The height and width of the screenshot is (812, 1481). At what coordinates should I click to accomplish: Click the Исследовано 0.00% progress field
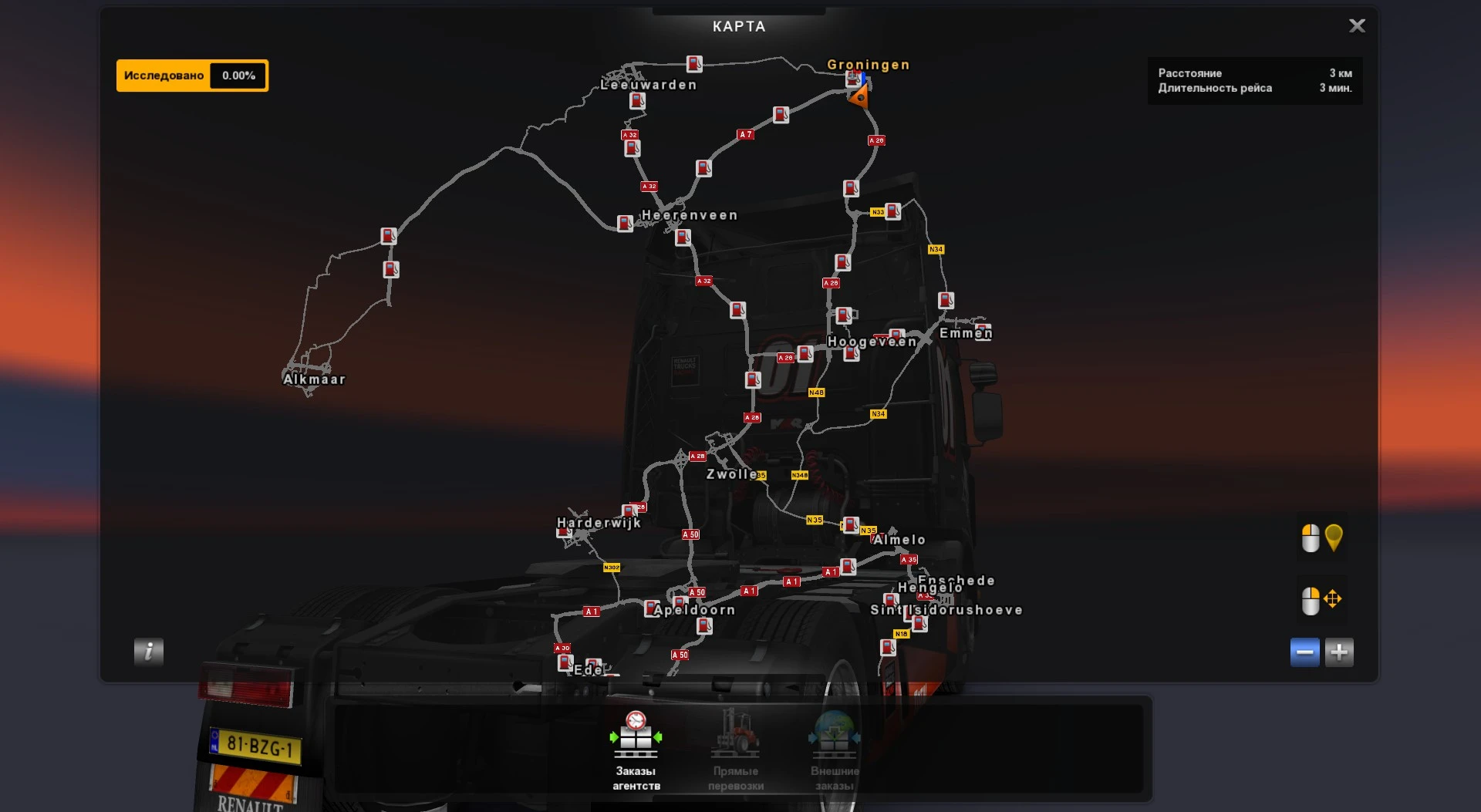click(x=191, y=75)
